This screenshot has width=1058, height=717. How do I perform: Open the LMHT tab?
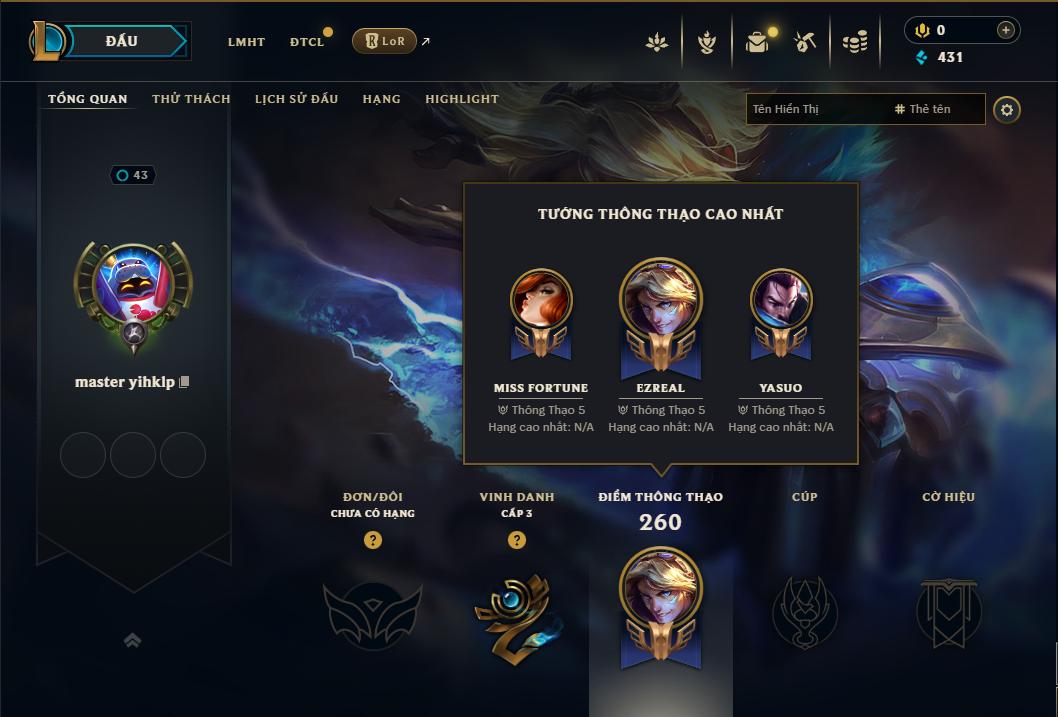tap(246, 42)
